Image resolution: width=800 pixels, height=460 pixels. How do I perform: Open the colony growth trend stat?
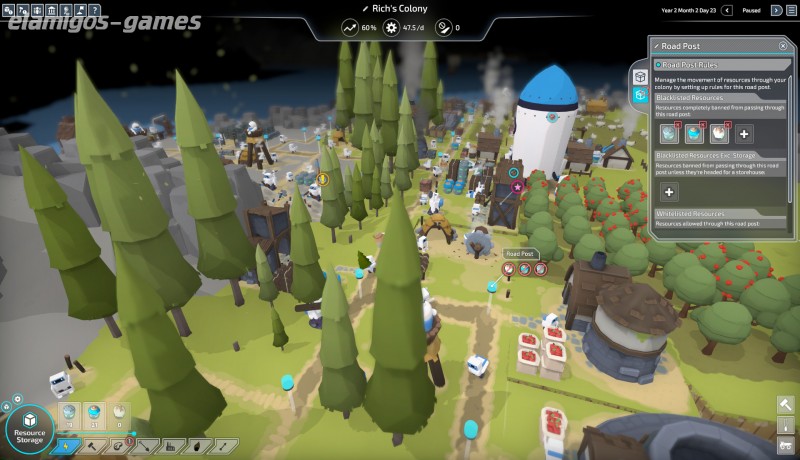tap(350, 28)
